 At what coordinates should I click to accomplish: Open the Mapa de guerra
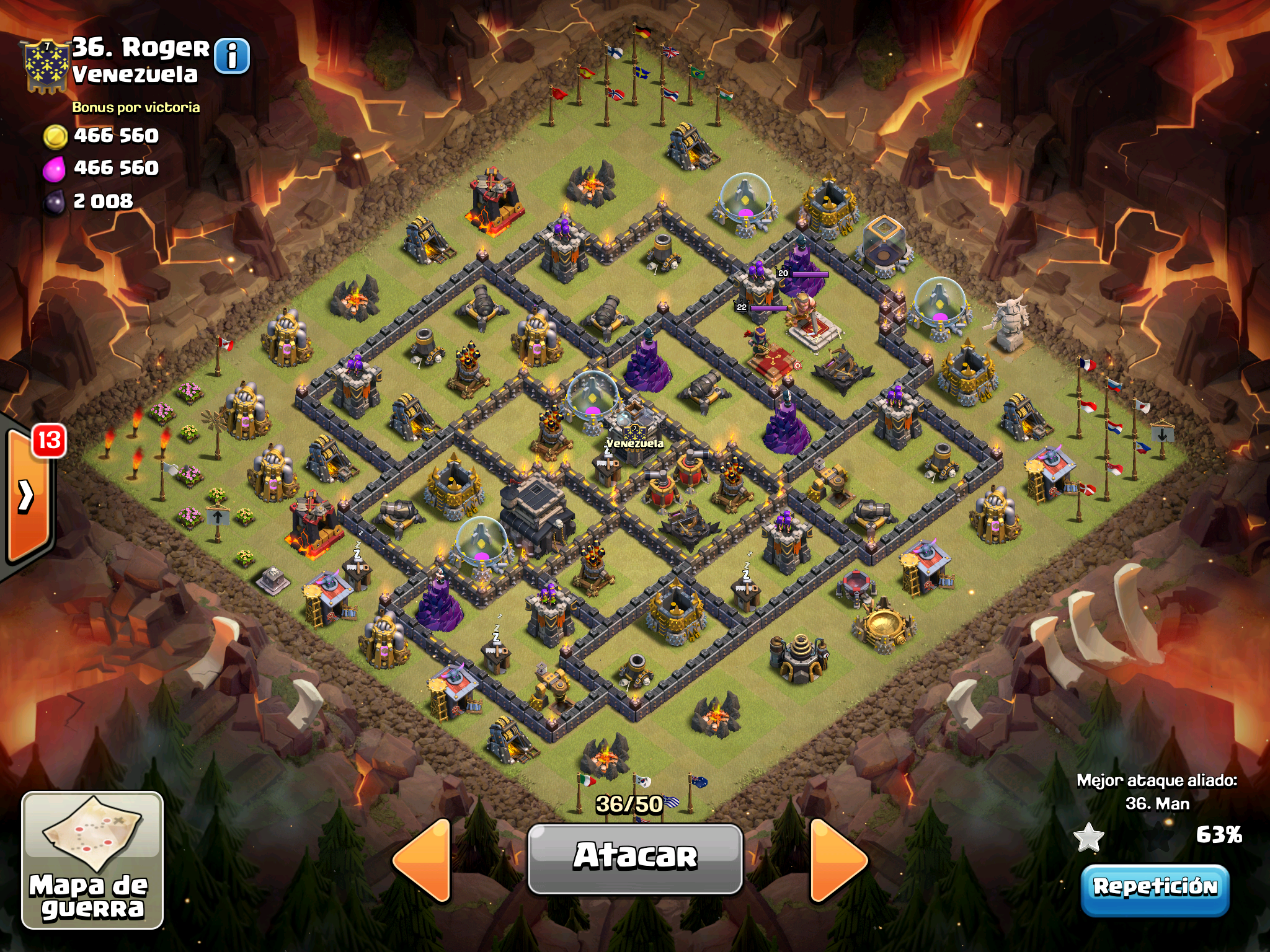point(92,860)
